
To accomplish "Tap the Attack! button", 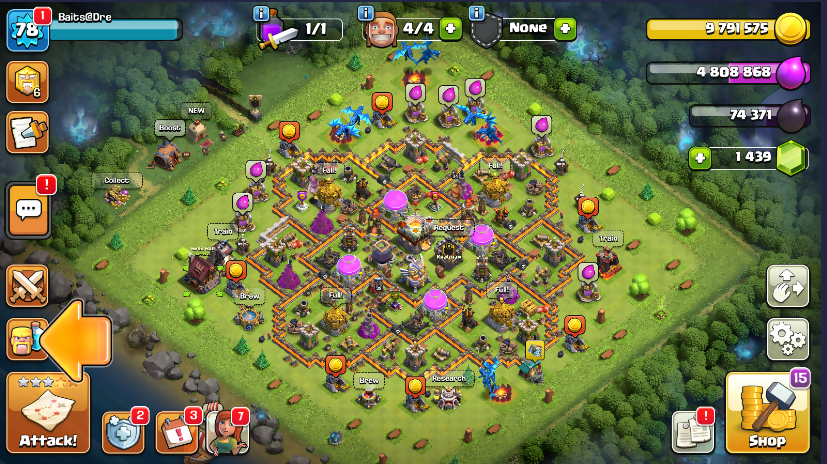I will 47,412.
